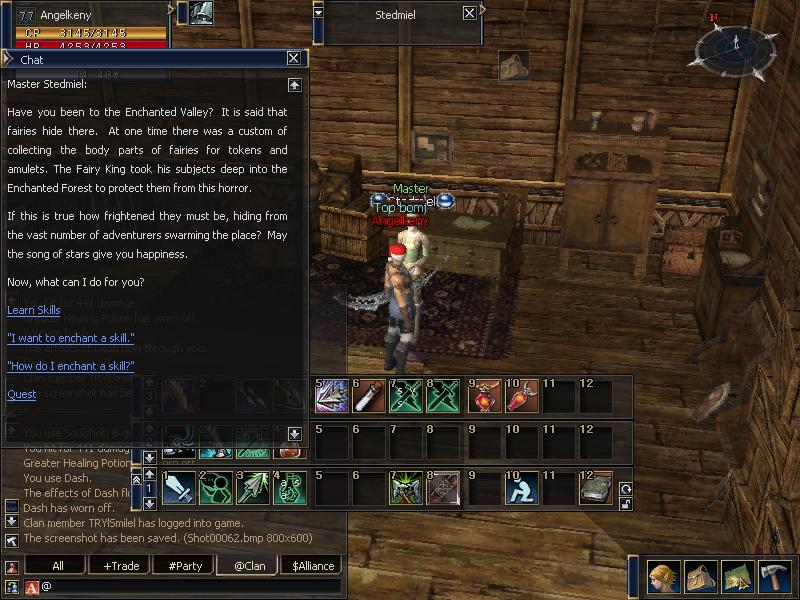Use the white vial item in slot 6

[366, 396]
